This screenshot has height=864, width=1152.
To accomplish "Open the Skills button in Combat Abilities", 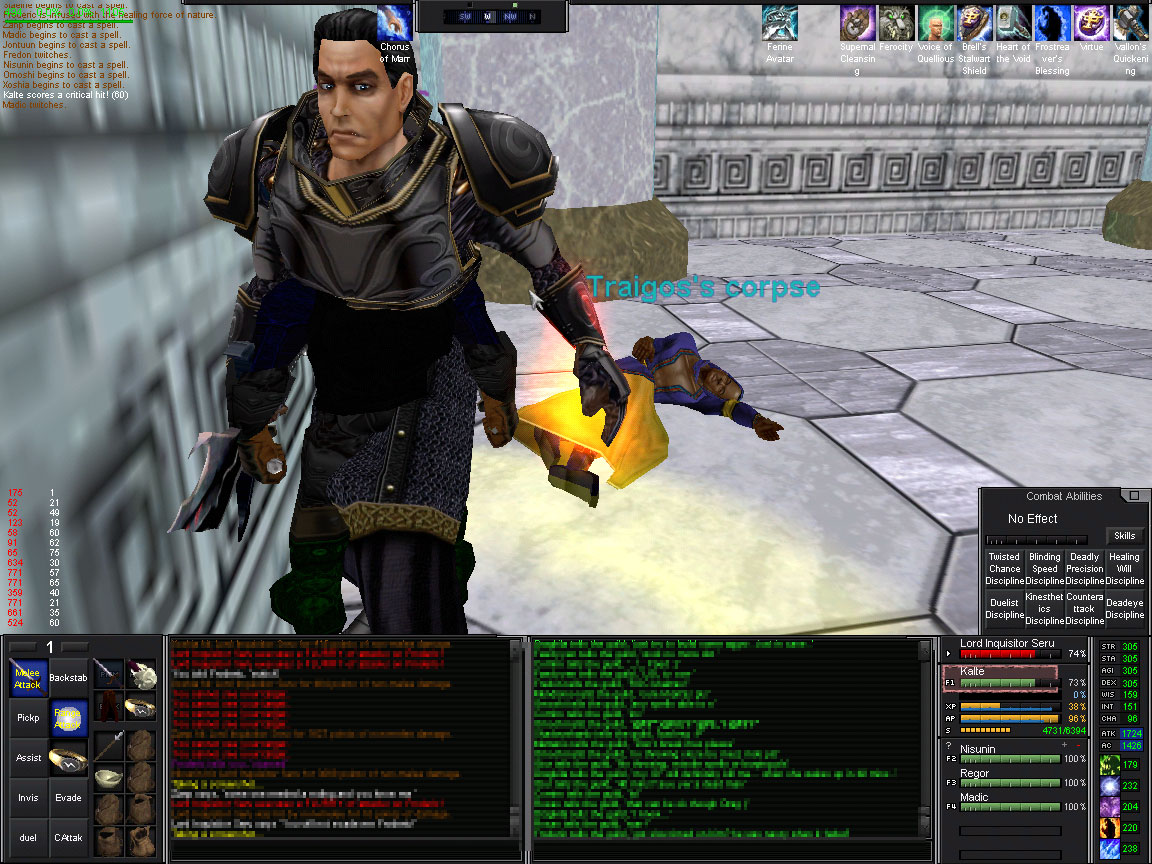I will point(1125,536).
